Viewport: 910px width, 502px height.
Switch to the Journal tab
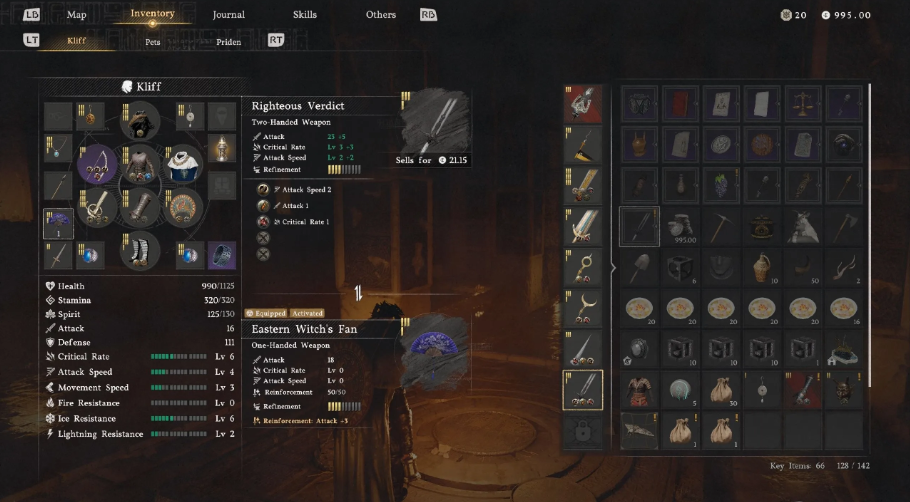pos(228,15)
